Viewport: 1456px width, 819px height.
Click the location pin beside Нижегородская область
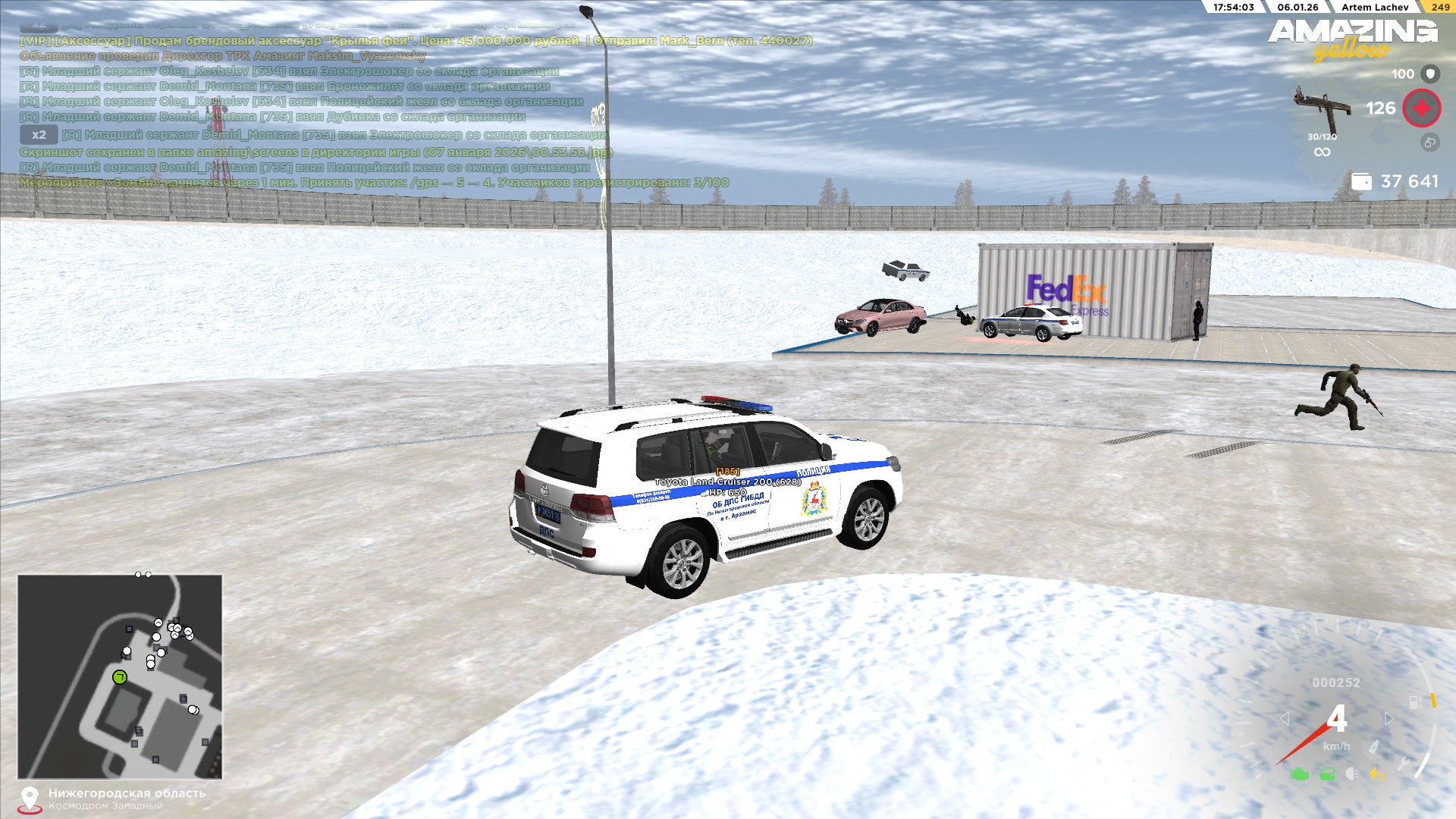(30, 799)
